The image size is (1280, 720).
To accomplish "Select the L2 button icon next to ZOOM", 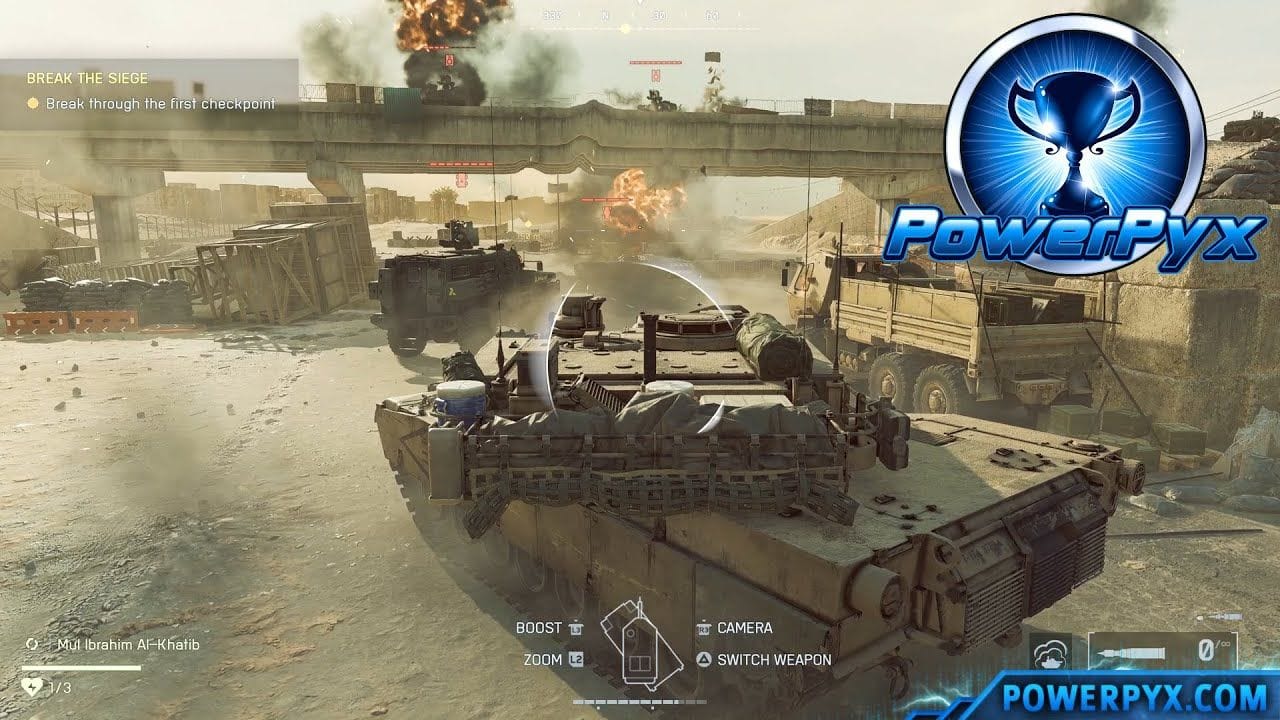I will click(x=576, y=660).
